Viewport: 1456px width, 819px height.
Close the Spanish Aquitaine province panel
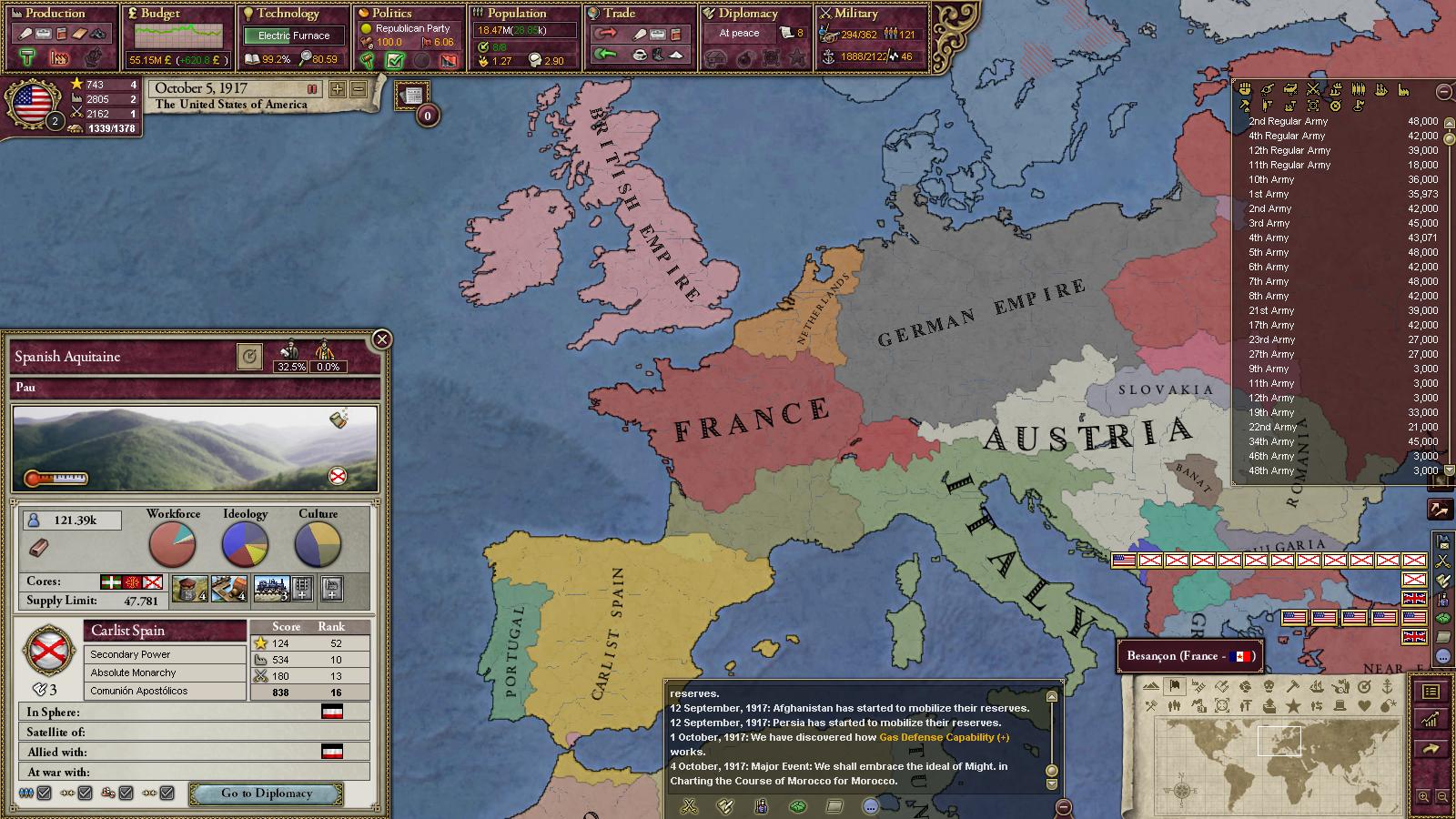[382, 339]
